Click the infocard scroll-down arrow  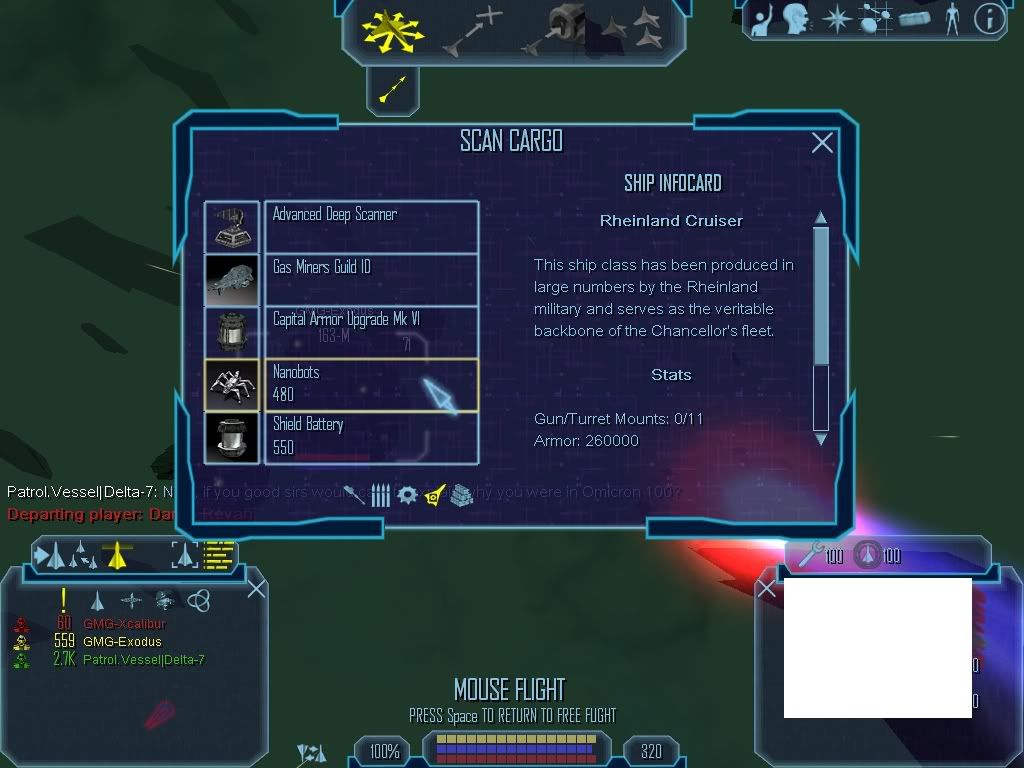(821, 438)
